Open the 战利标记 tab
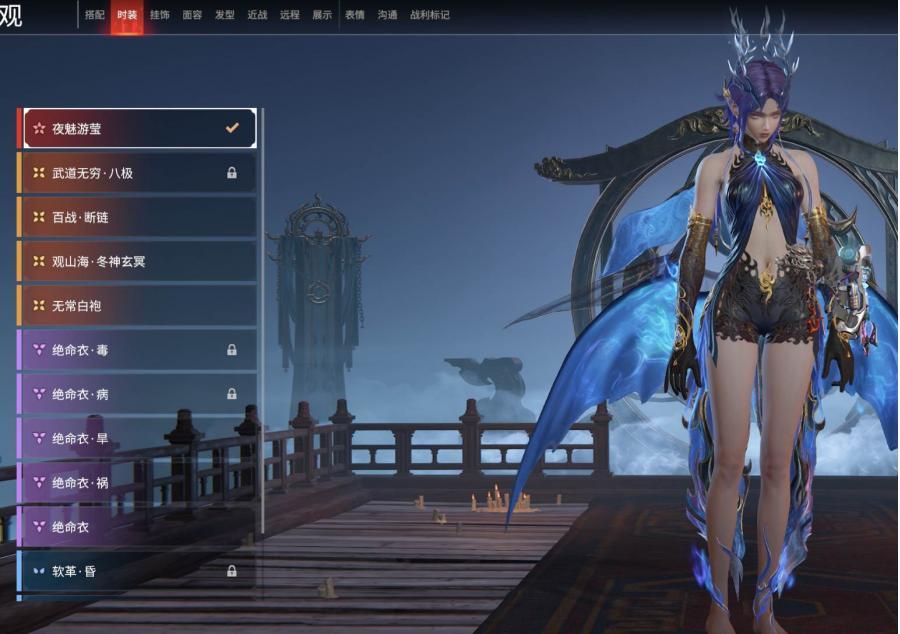 (x=430, y=15)
